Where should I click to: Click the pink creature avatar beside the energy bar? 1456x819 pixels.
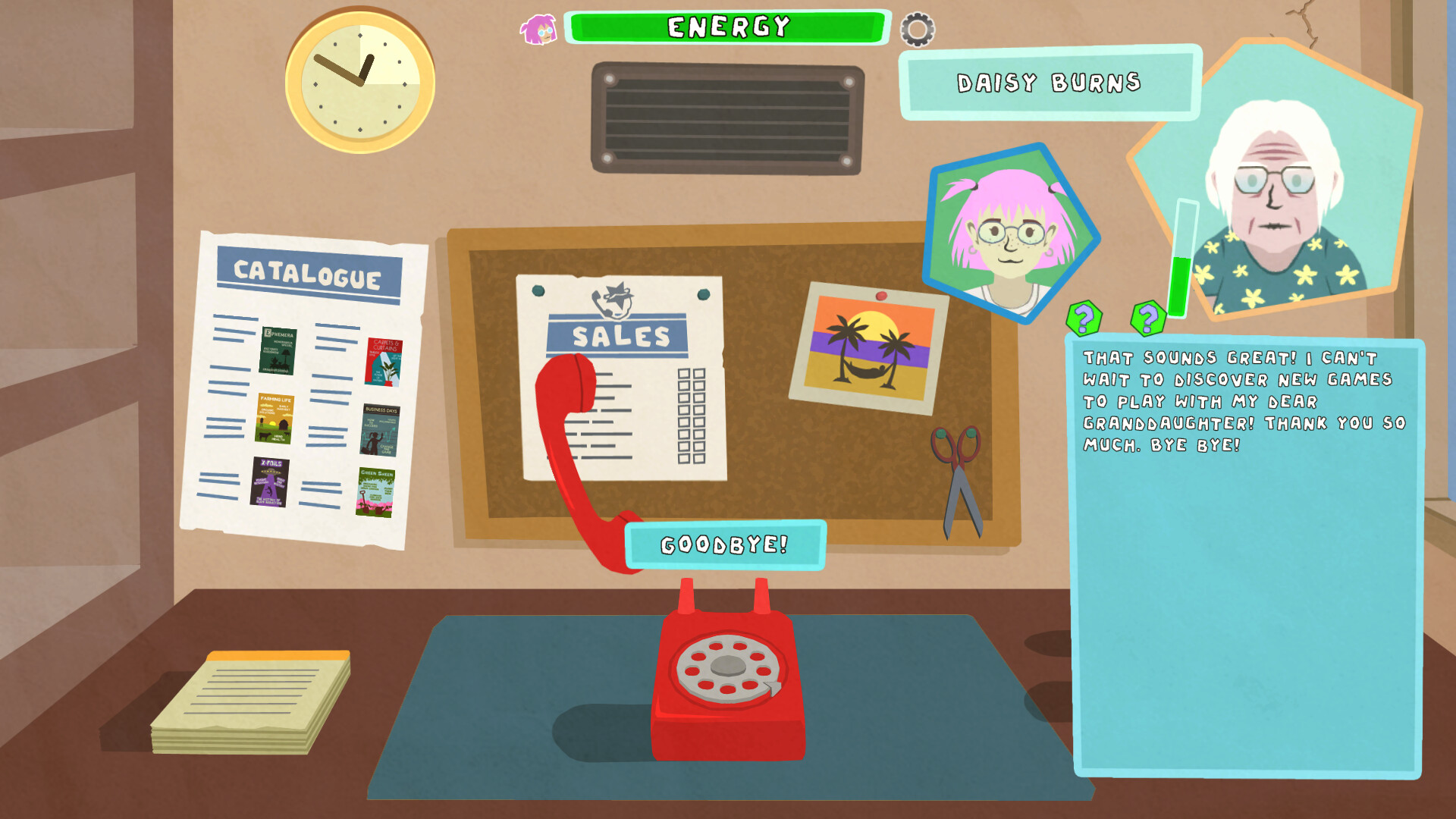(x=538, y=30)
